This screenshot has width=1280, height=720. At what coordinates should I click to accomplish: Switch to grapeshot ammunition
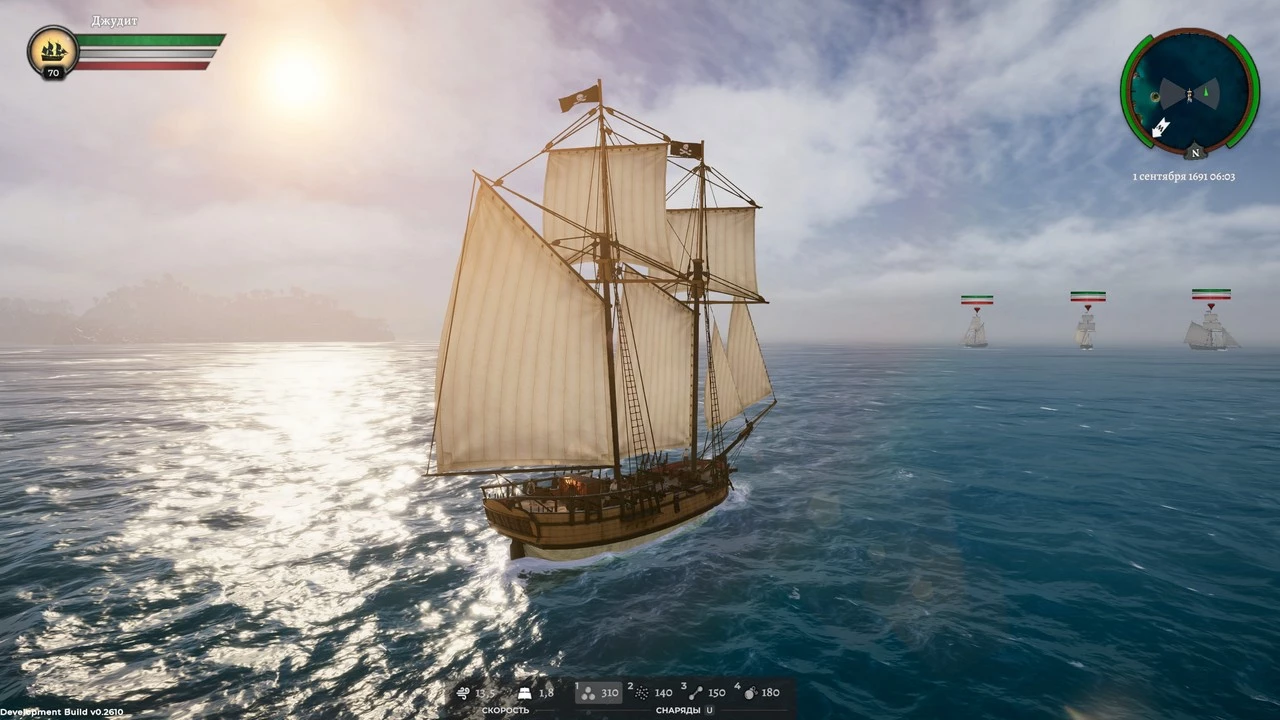click(x=652, y=692)
